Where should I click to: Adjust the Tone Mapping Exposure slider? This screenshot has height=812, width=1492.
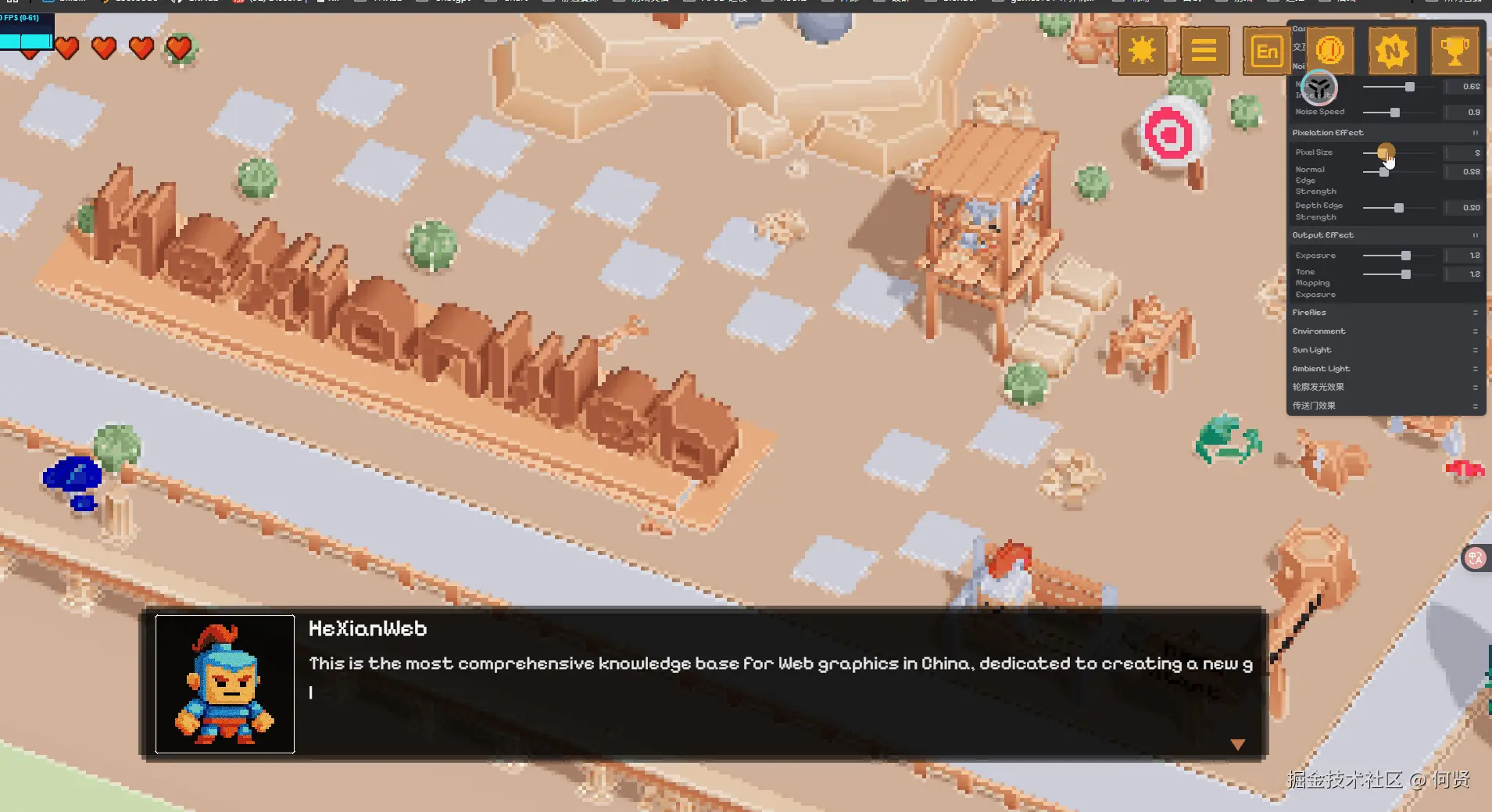coord(1406,274)
